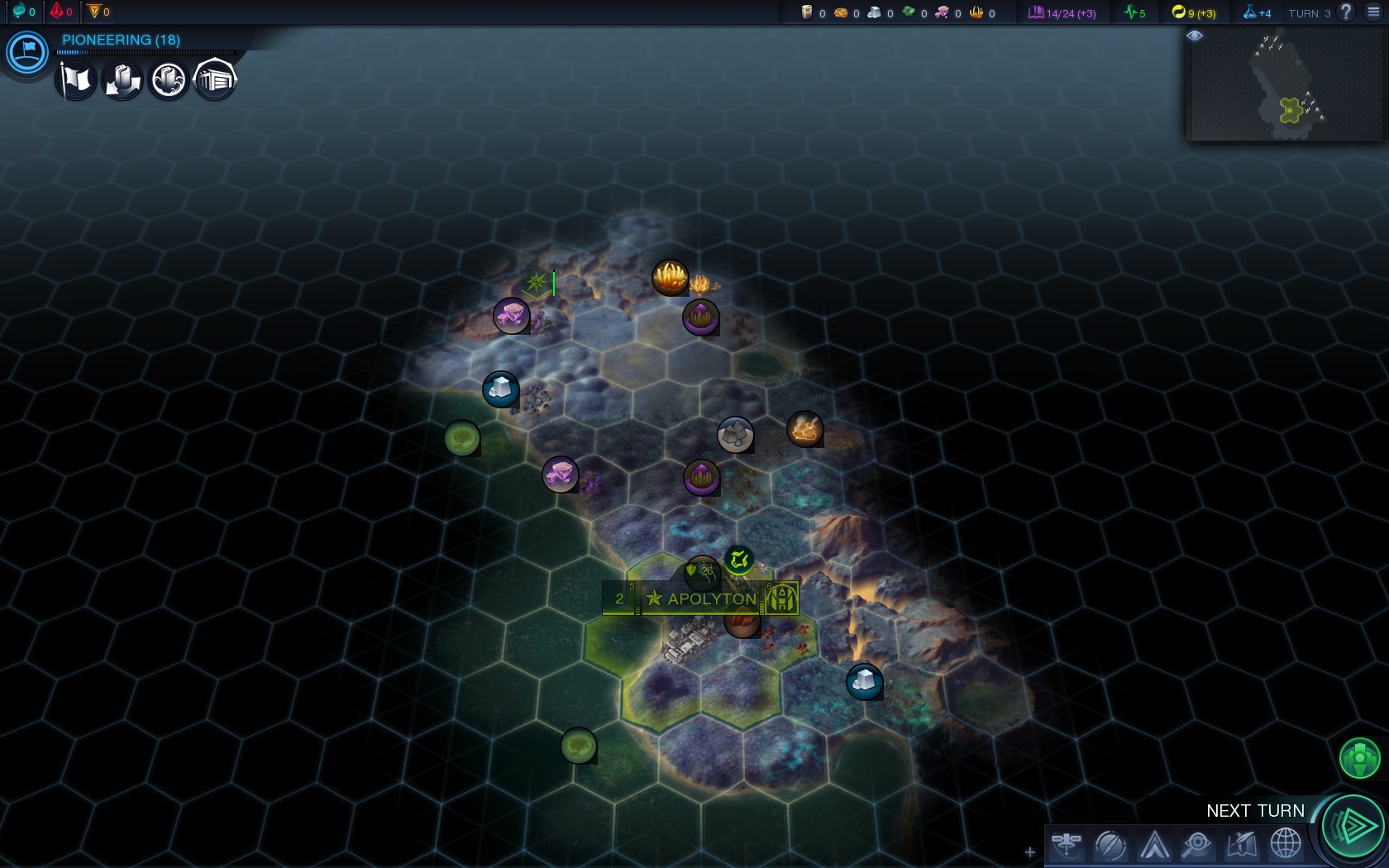Open the quest log book icon
Image resolution: width=1389 pixels, height=868 pixels.
click(x=1242, y=845)
